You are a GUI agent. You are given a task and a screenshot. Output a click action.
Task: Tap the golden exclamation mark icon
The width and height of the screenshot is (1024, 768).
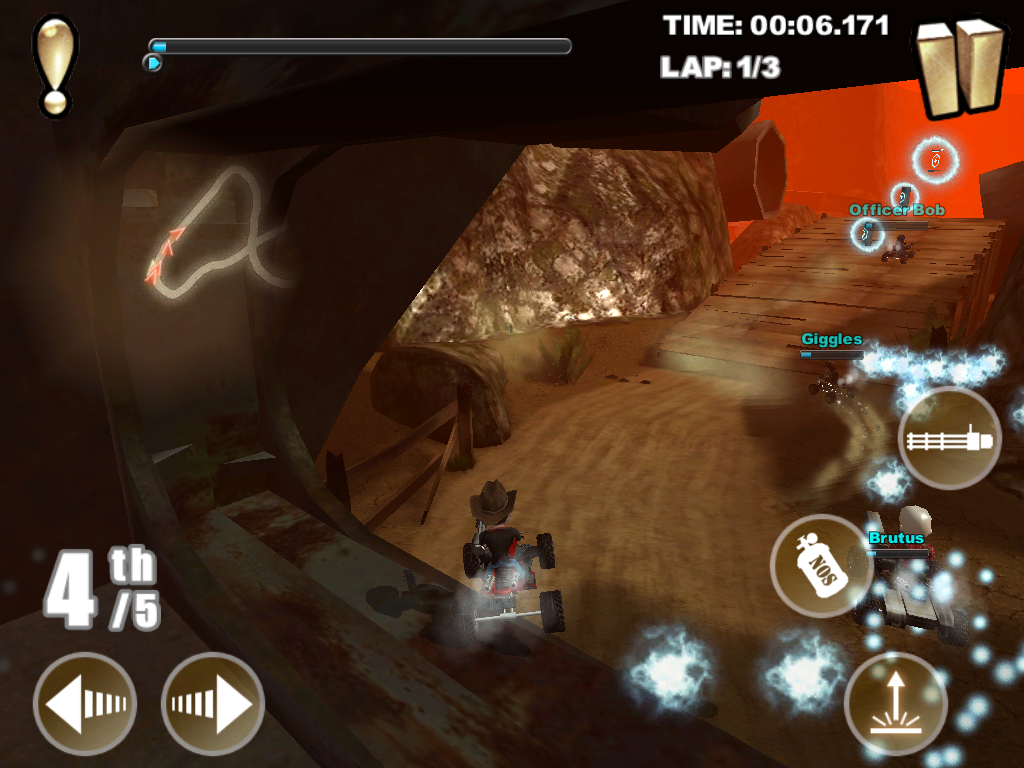[53, 64]
